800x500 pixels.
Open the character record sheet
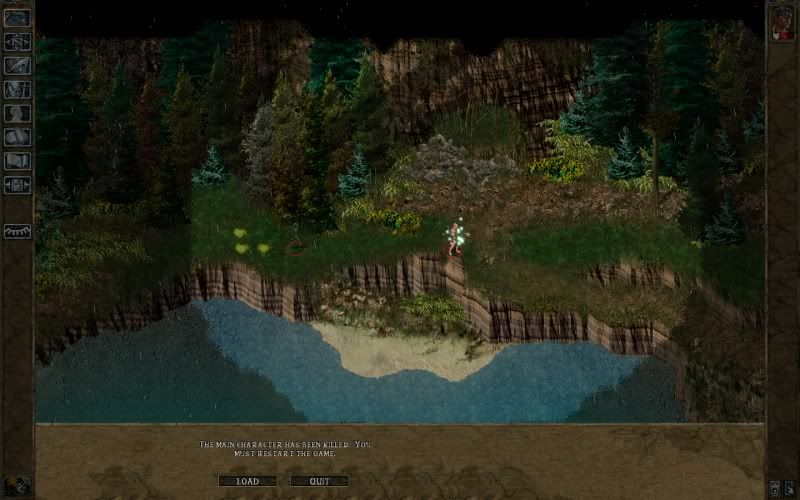(x=17, y=113)
